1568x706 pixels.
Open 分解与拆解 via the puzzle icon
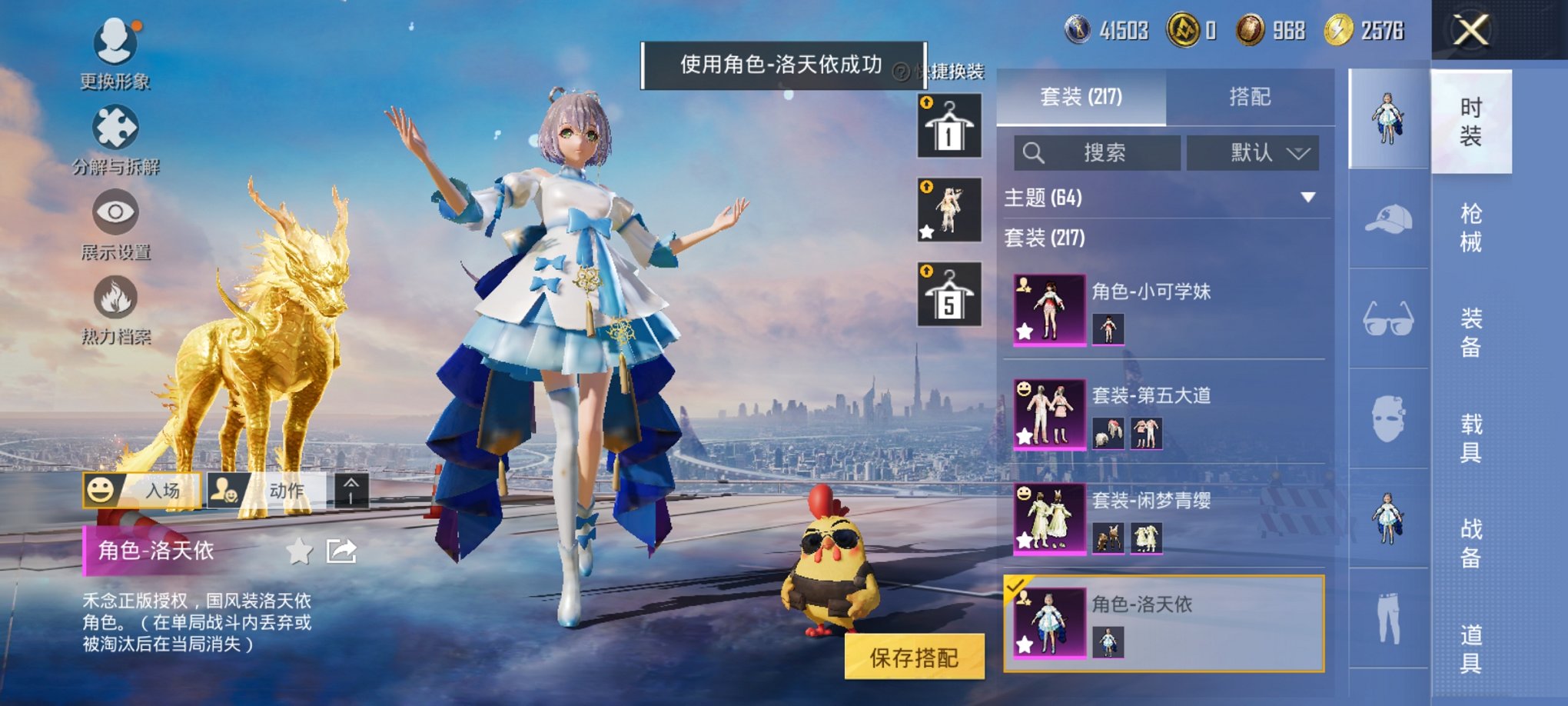(114, 123)
